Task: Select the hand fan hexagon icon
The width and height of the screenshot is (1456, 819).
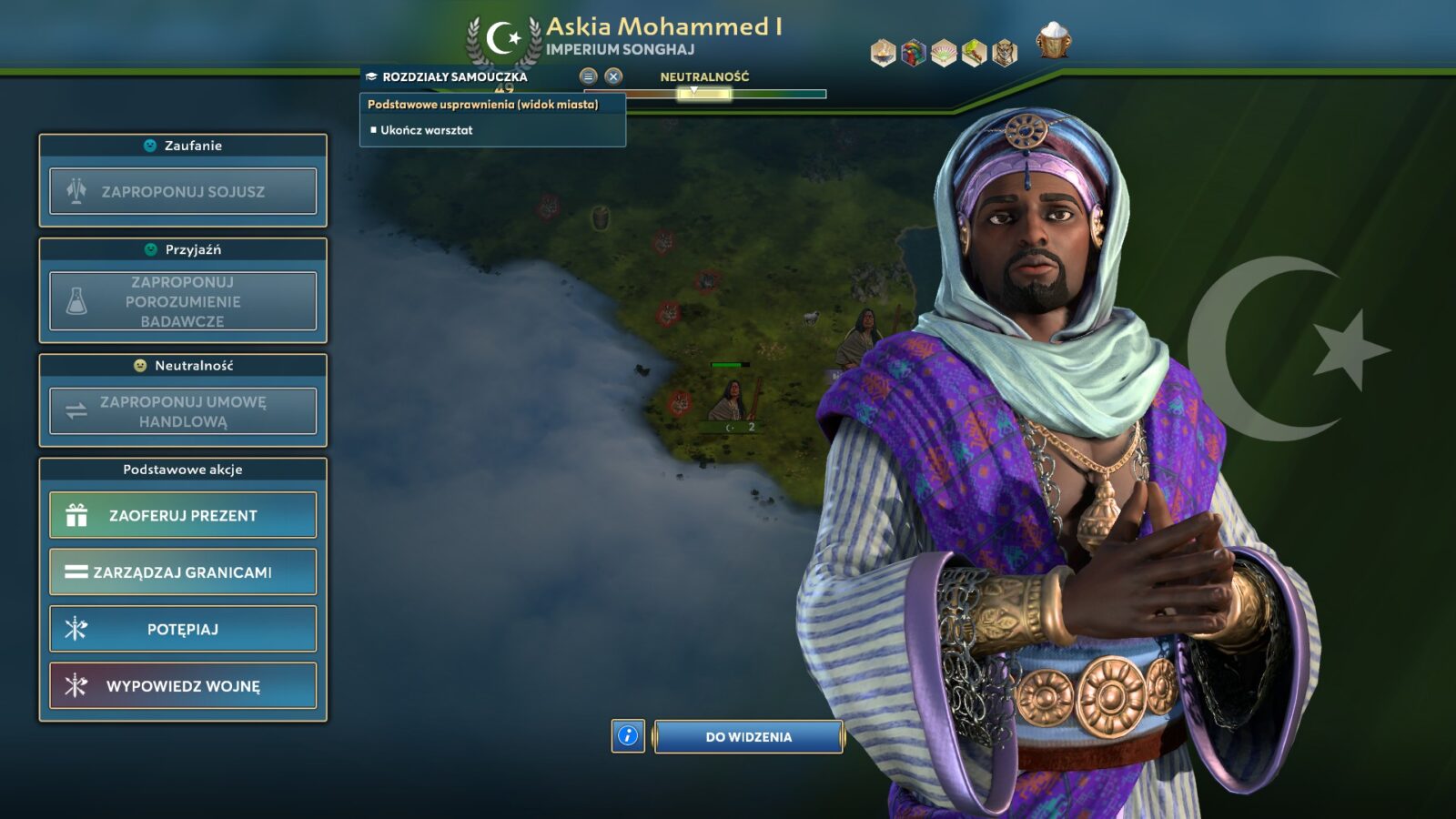Action: point(944,53)
